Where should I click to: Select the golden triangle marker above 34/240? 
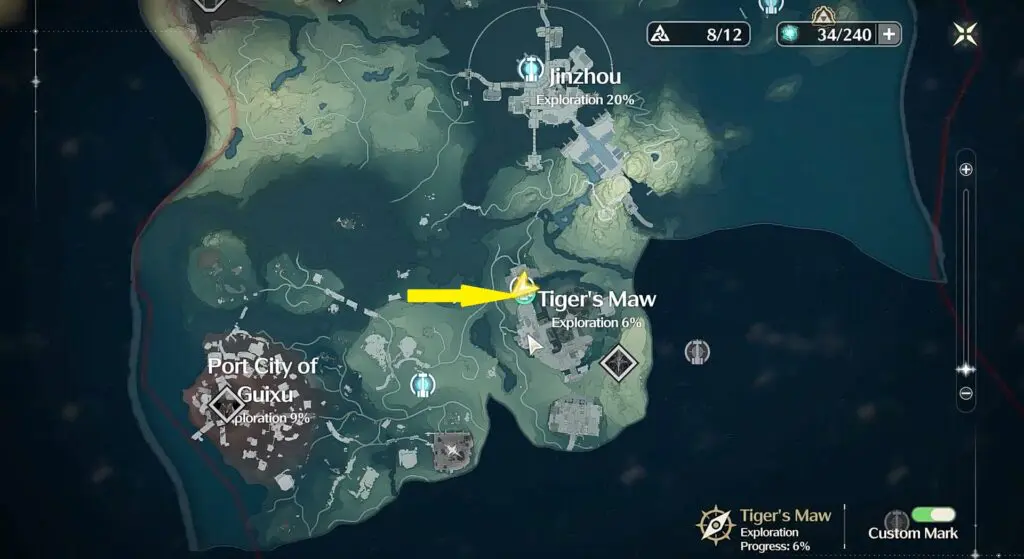(x=823, y=15)
